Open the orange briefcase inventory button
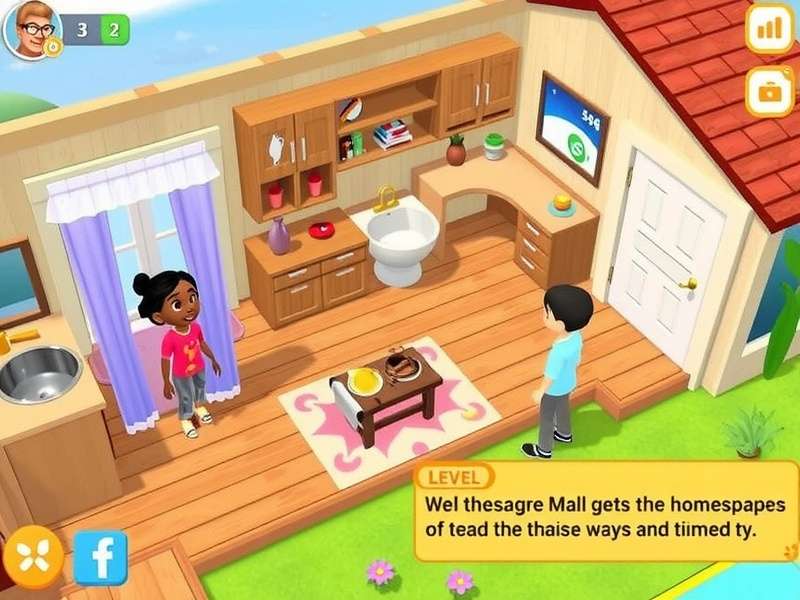 coord(769,93)
